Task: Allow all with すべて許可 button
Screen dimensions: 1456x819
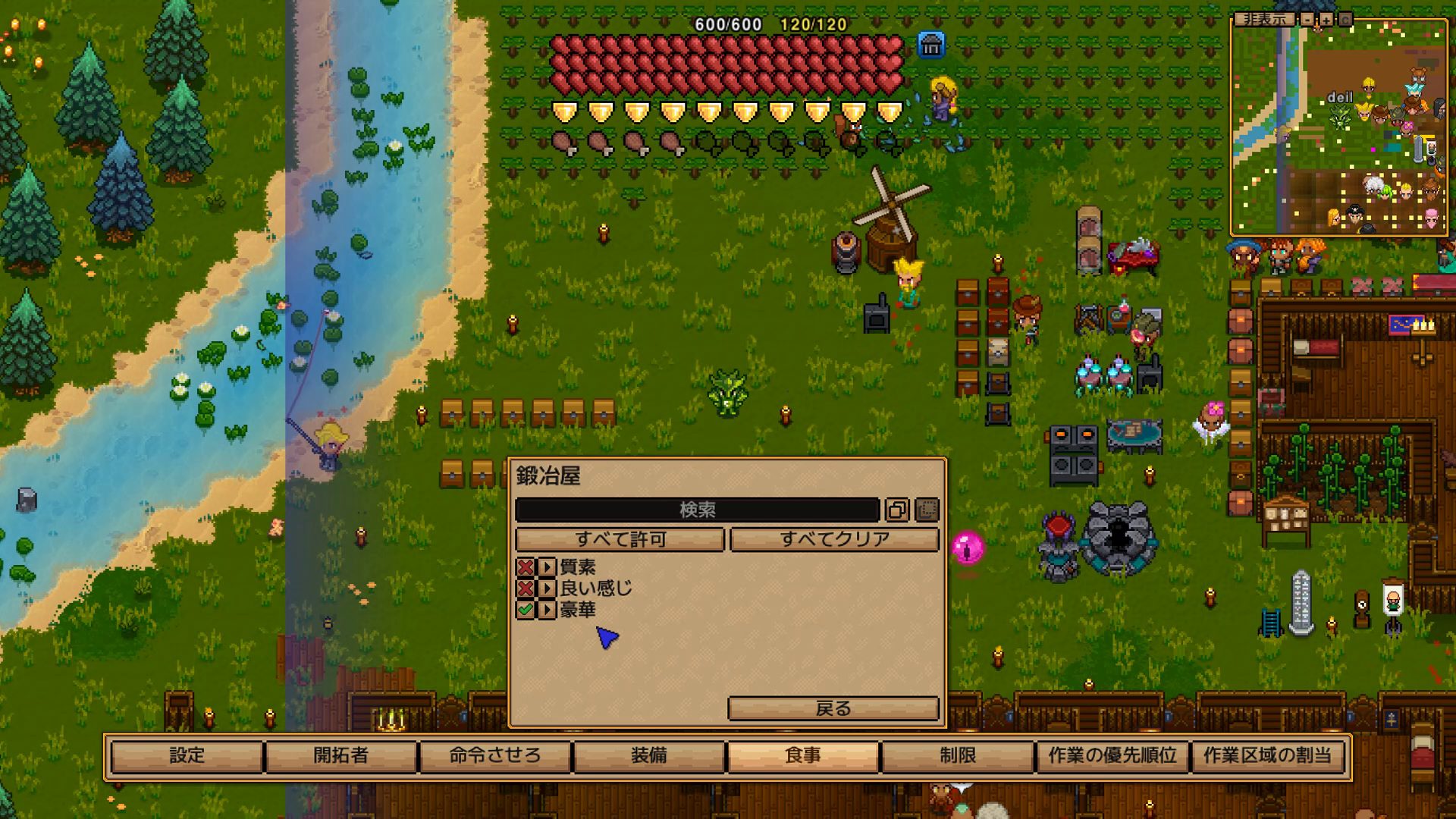Action: click(x=620, y=539)
